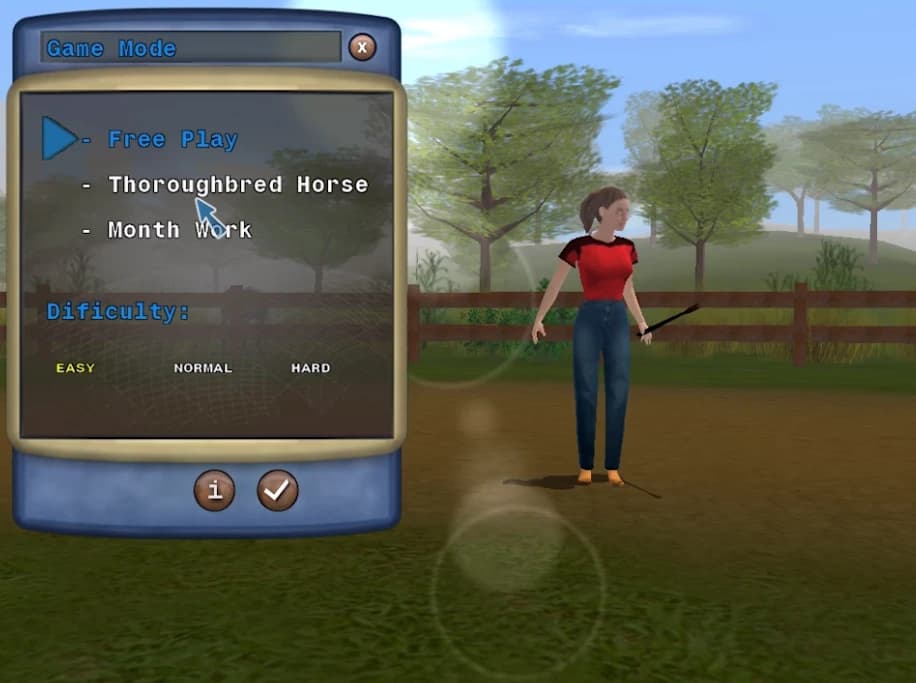Close the Game Mode window
The image size is (916, 683).
pyautogui.click(x=362, y=47)
